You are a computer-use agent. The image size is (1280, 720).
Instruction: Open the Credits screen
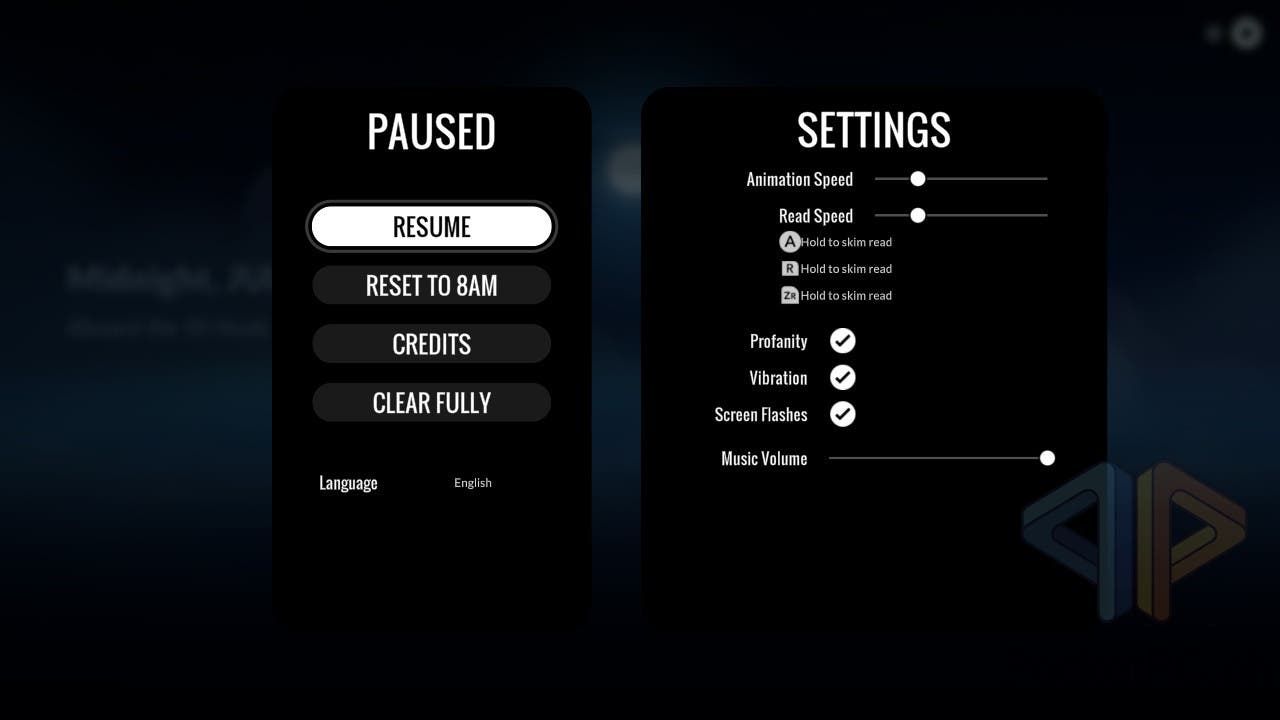tap(431, 344)
